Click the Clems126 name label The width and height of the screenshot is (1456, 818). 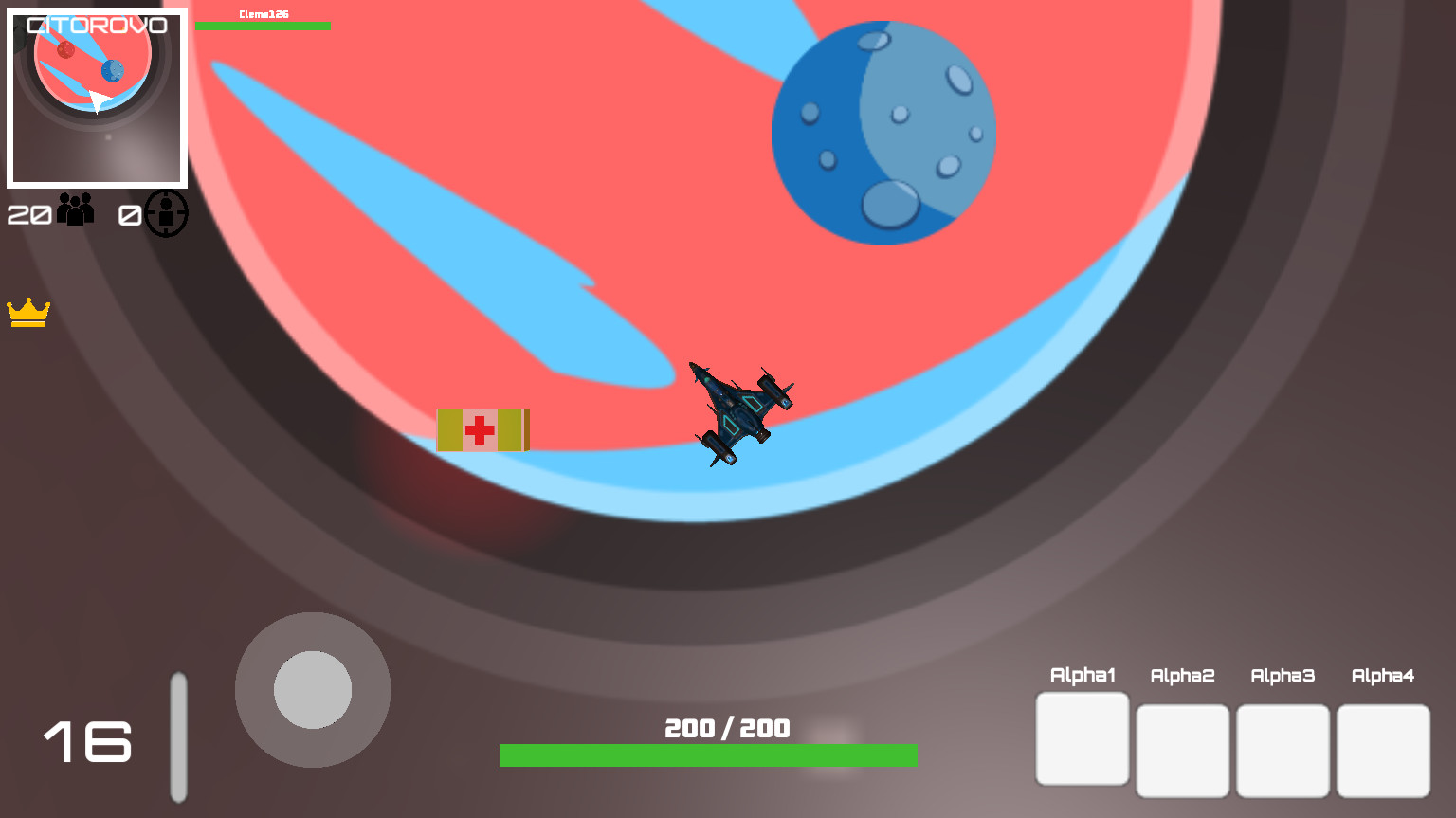263,13
